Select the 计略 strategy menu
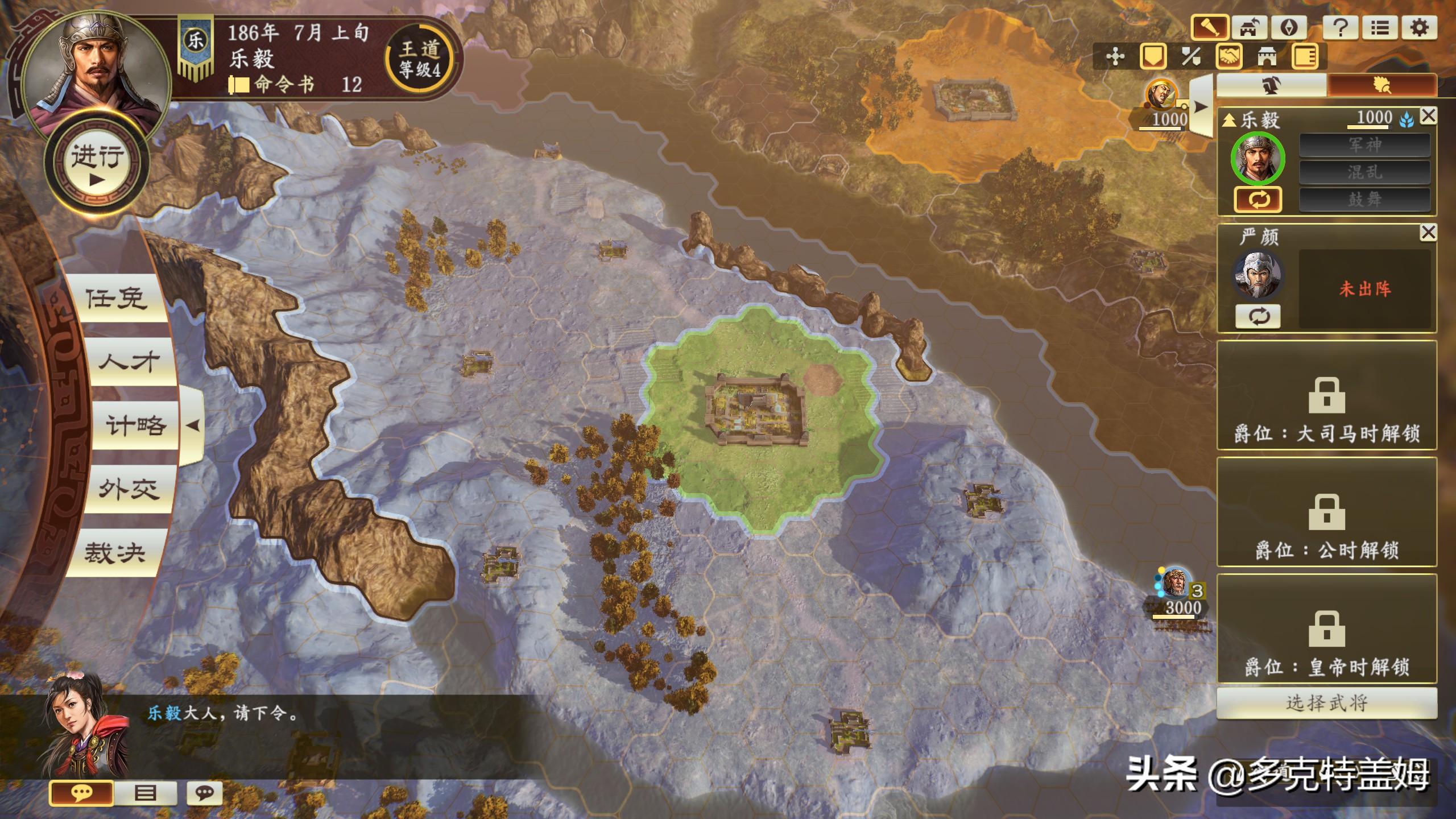 [135, 425]
